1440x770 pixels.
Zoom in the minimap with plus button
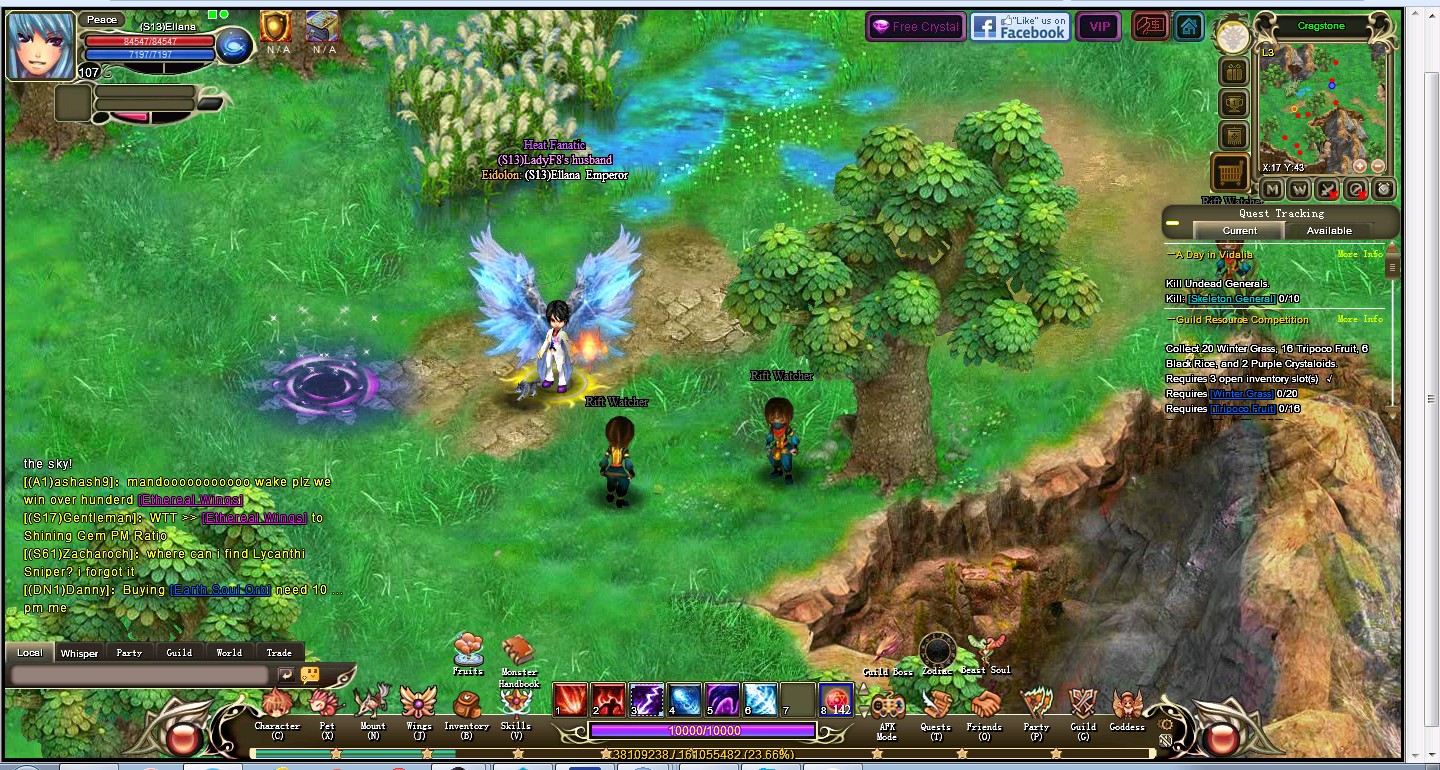[x=1360, y=166]
